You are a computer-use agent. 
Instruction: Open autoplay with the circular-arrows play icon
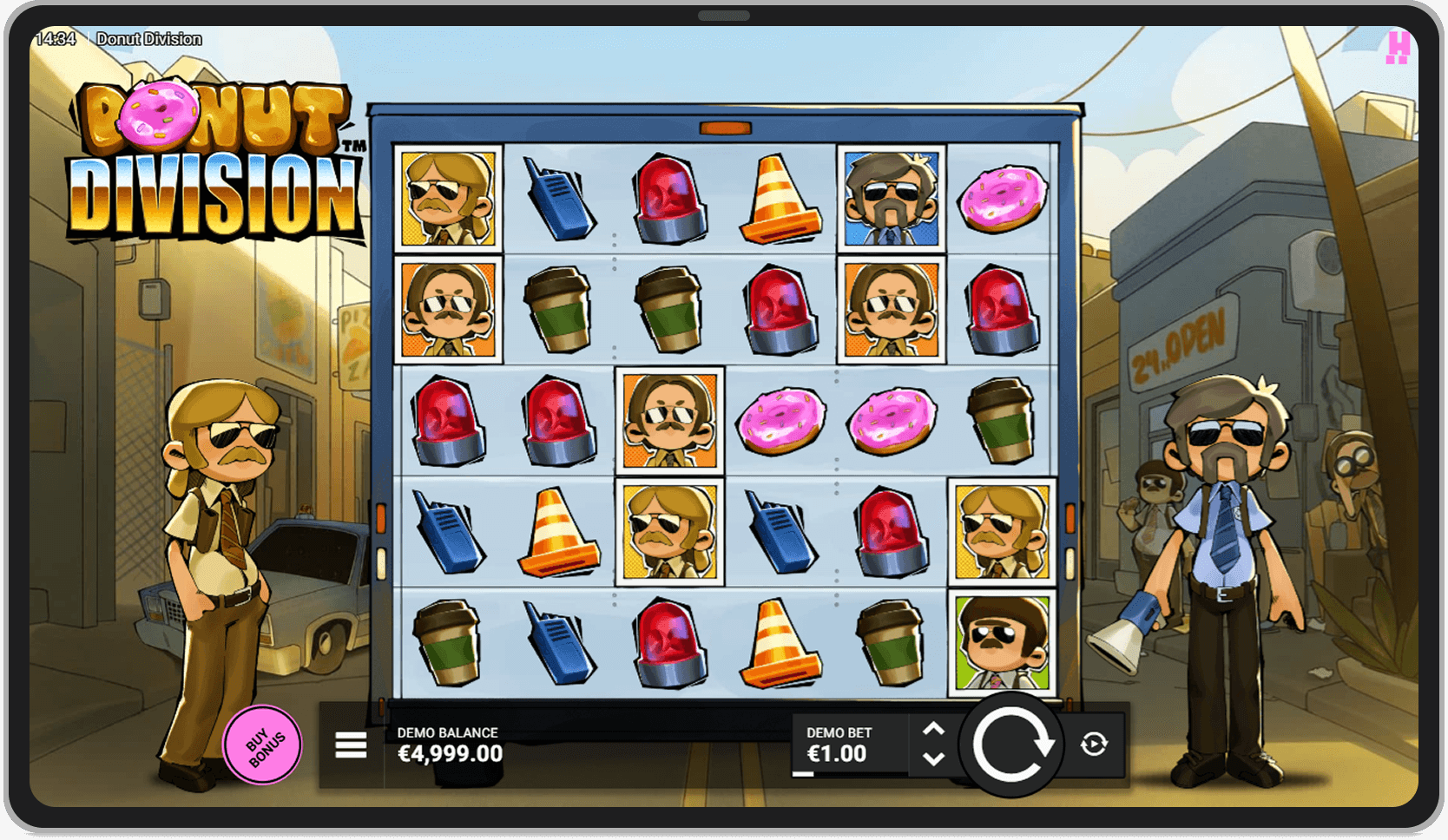[x=1093, y=745]
